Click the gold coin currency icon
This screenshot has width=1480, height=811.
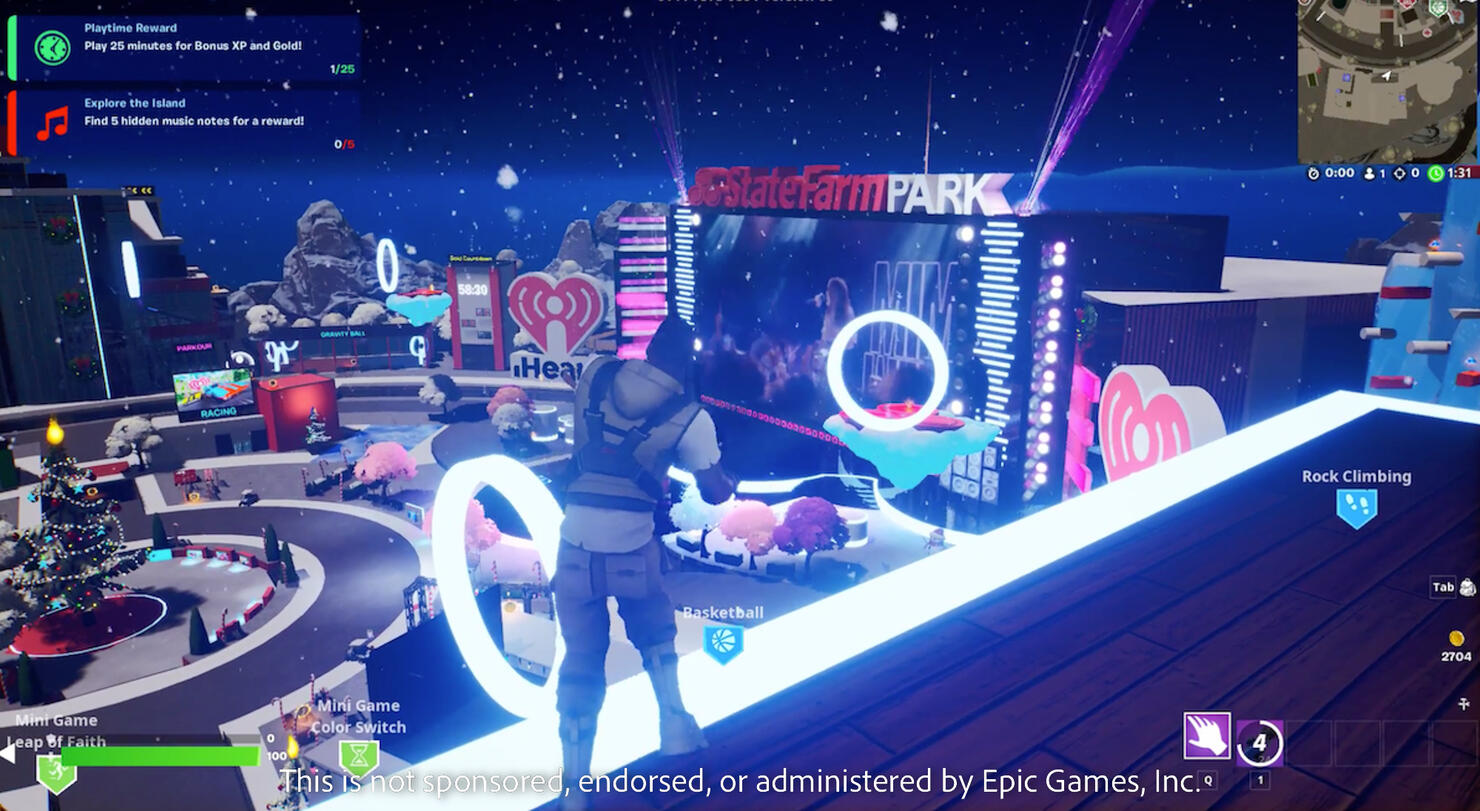click(x=1456, y=638)
